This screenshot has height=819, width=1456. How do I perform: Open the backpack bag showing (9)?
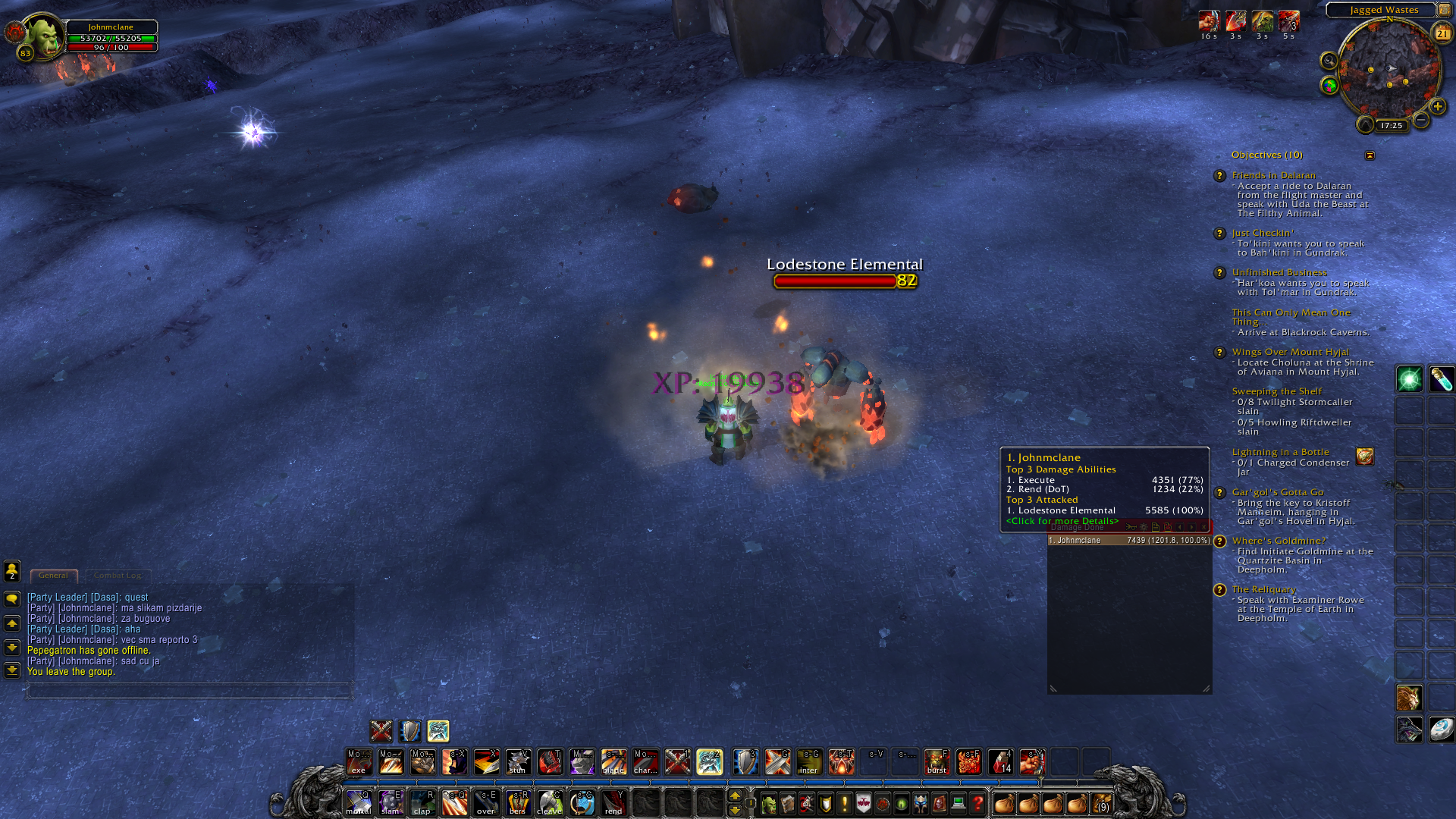click(x=1101, y=803)
